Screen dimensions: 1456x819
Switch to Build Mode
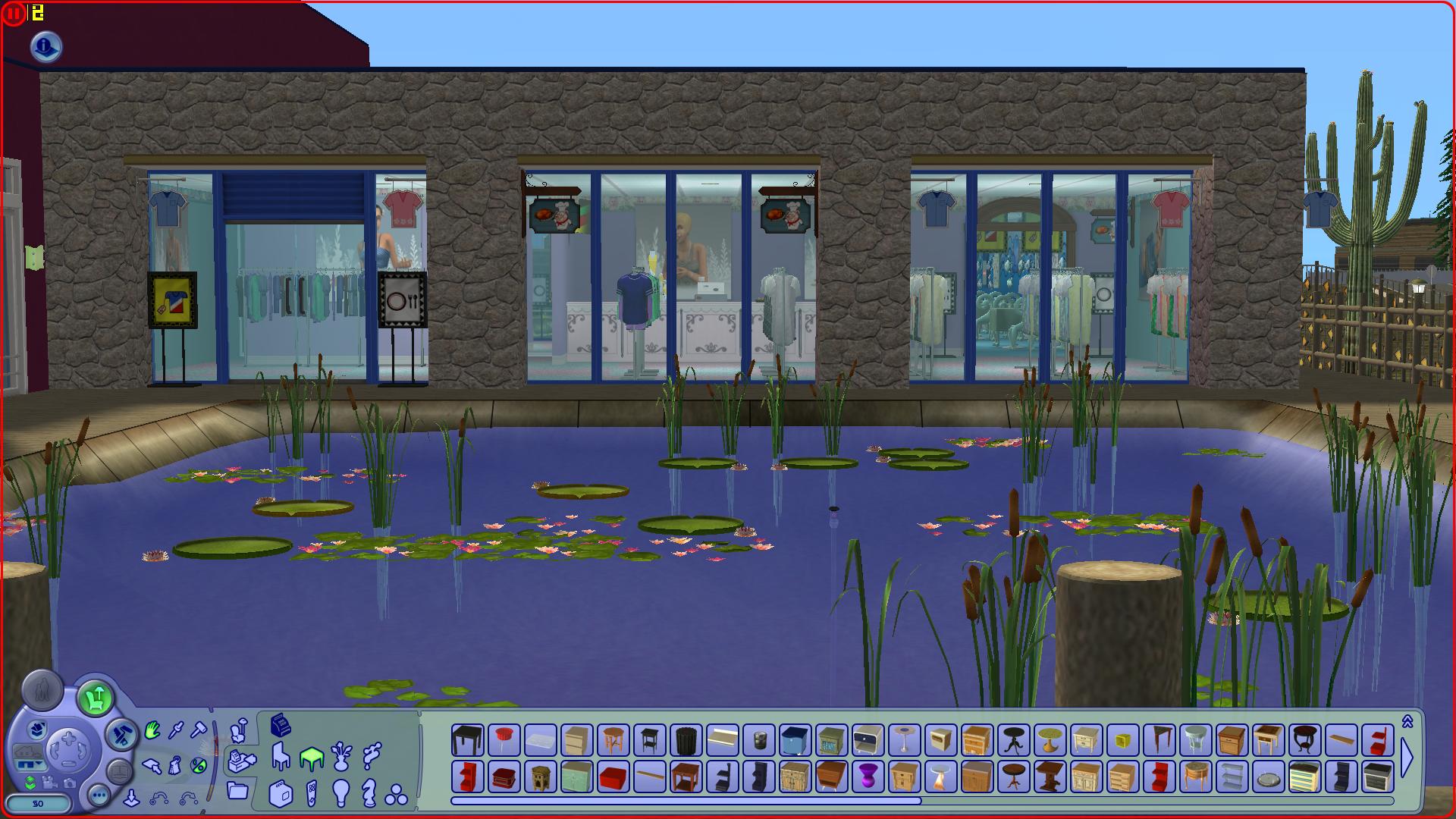coord(123,733)
